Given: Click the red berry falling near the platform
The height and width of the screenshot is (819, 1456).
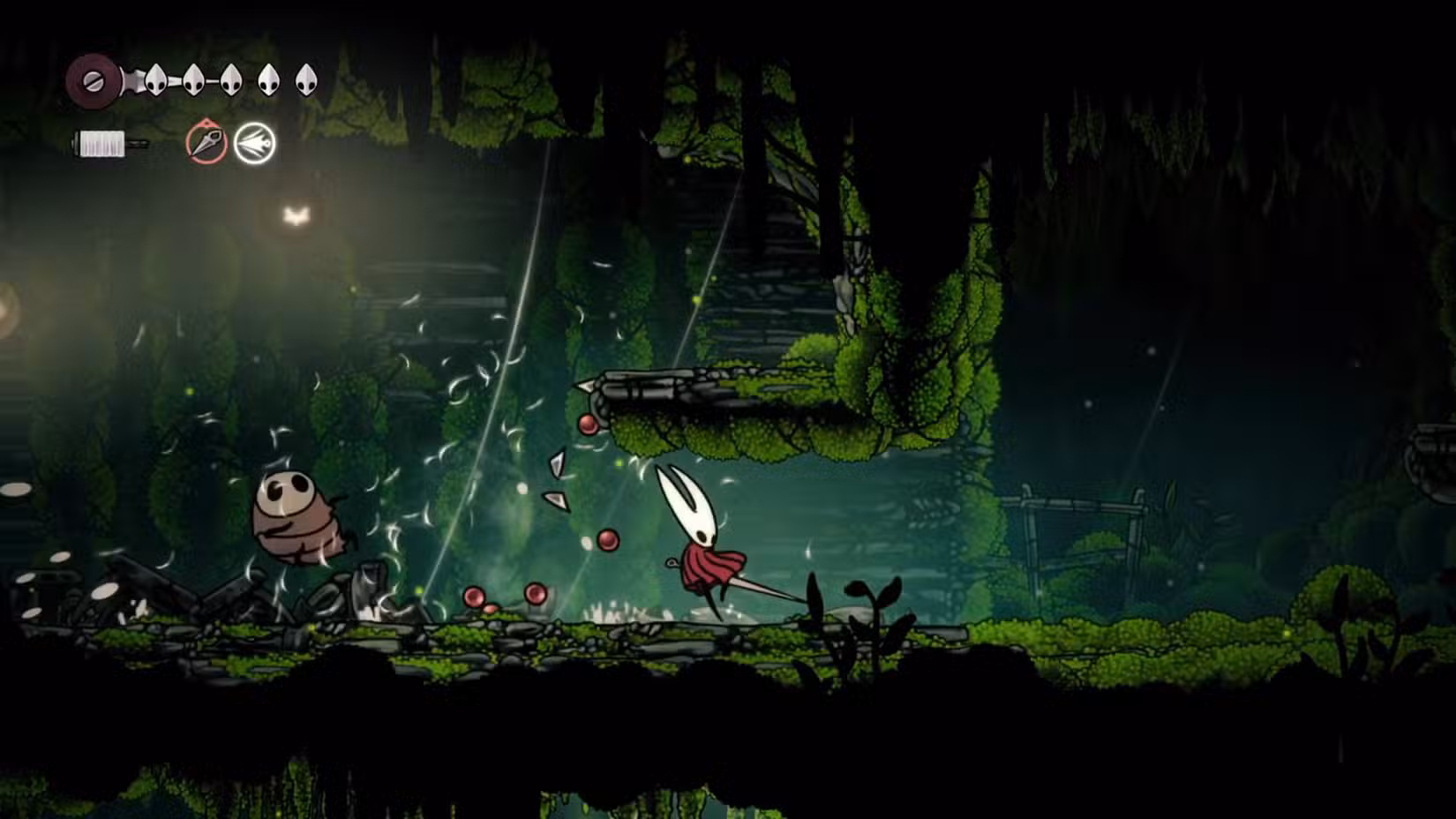Looking at the screenshot, I should coord(587,425).
